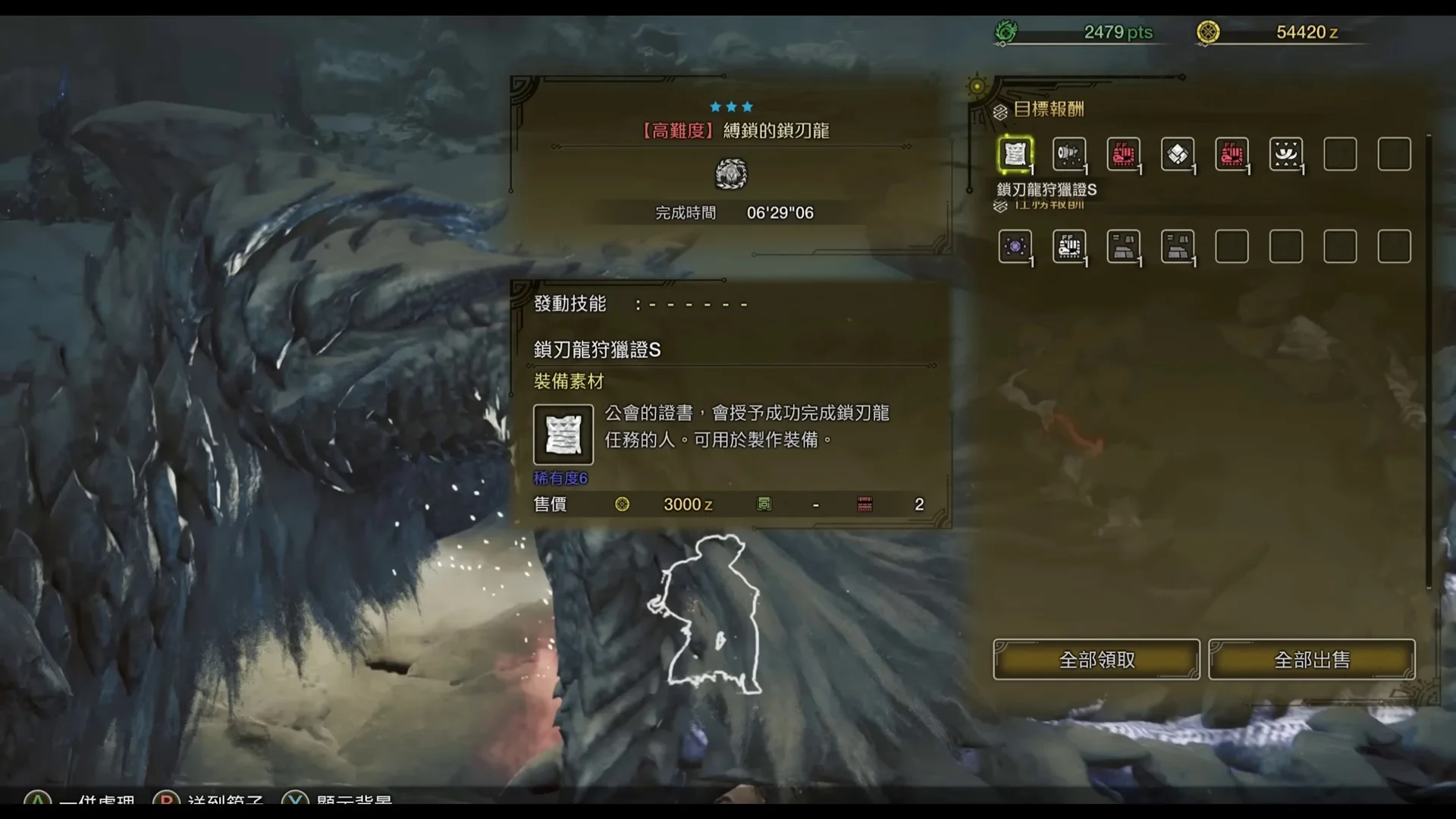Click the guild crest emblem under the quest title
This screenshot has width=1456, height=819.
pos(730,174)
